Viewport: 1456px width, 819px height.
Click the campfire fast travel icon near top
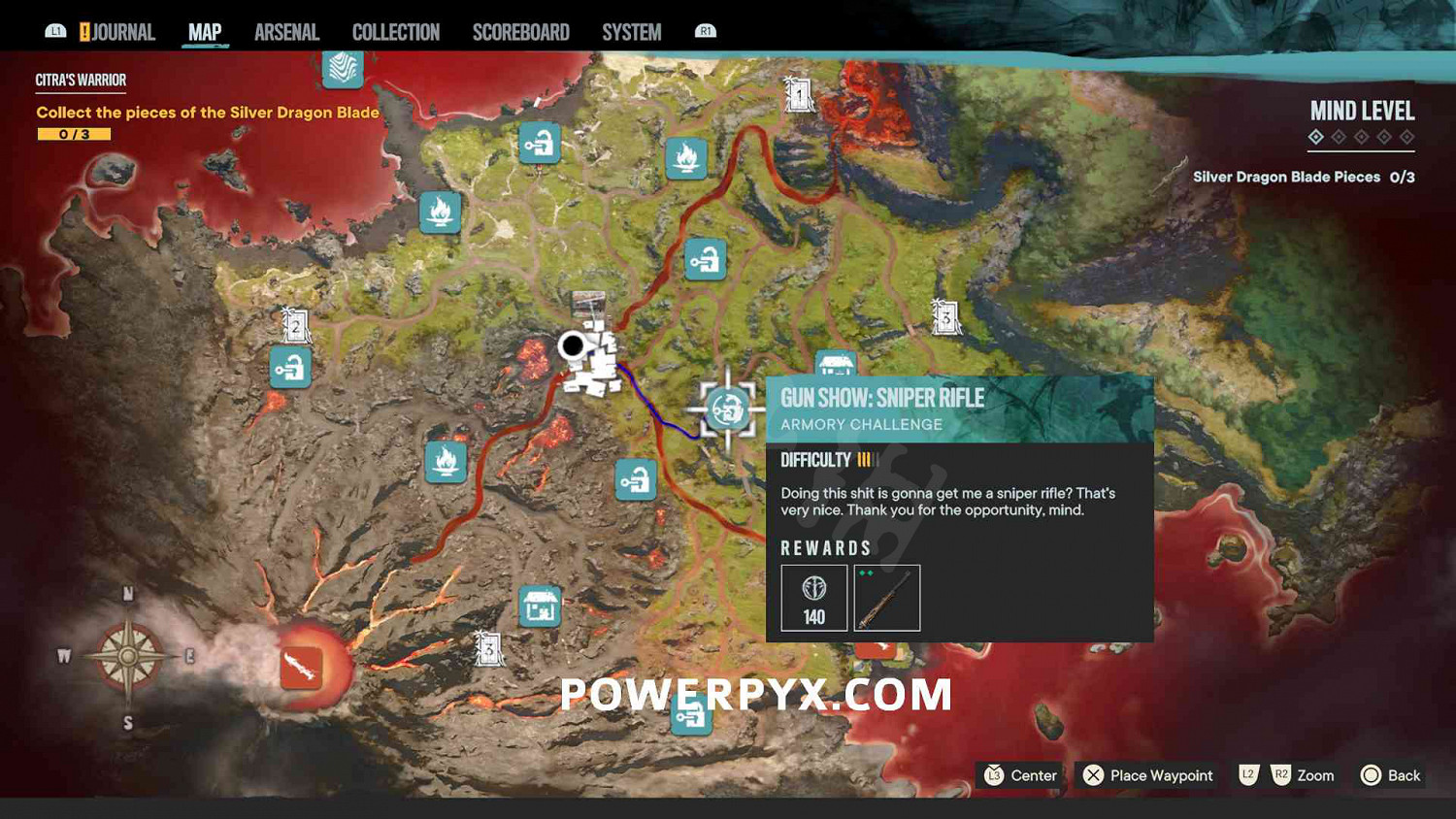coord(688,158)
